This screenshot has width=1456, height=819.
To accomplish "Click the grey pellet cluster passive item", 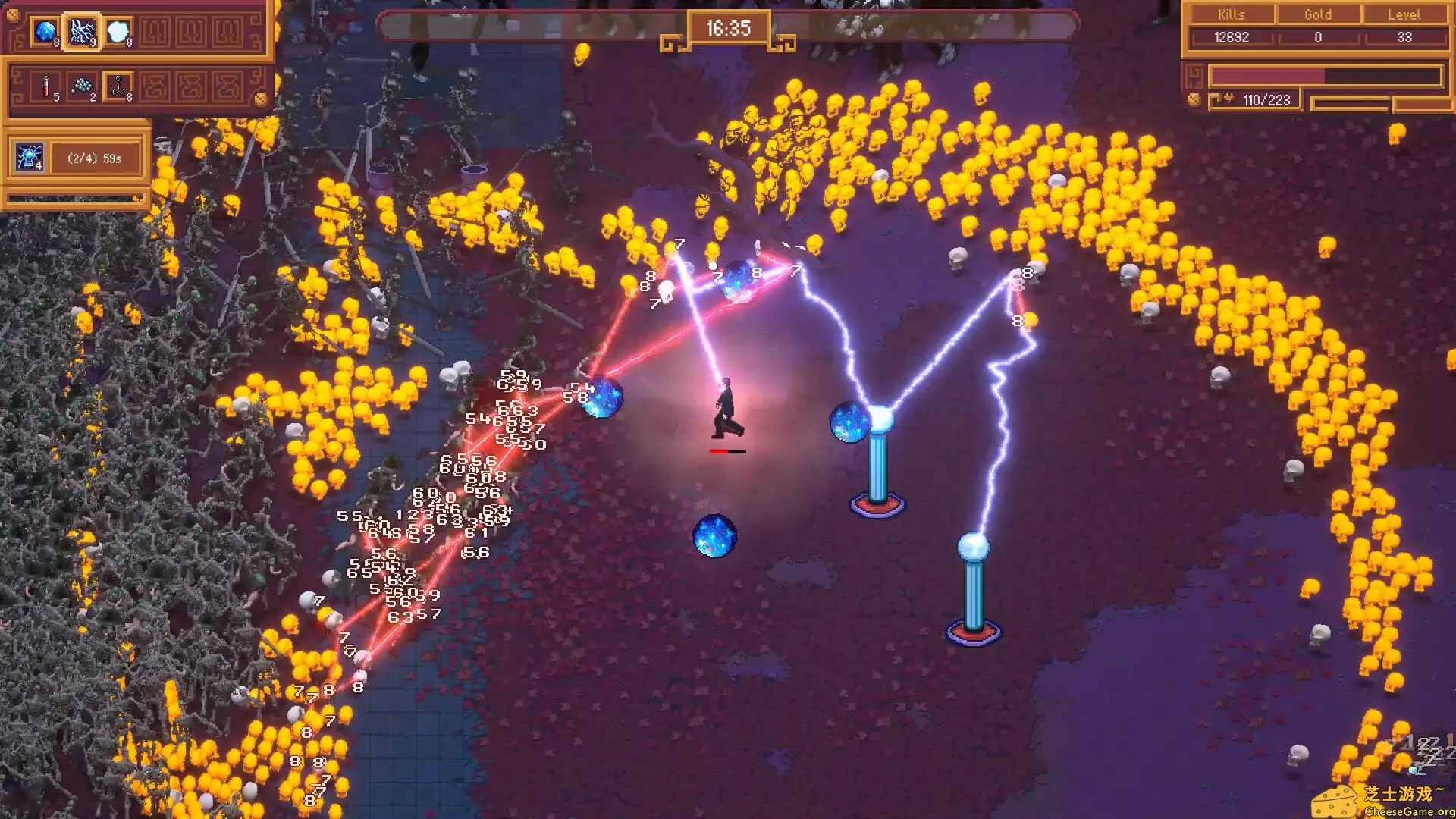I will click(82, 86).
